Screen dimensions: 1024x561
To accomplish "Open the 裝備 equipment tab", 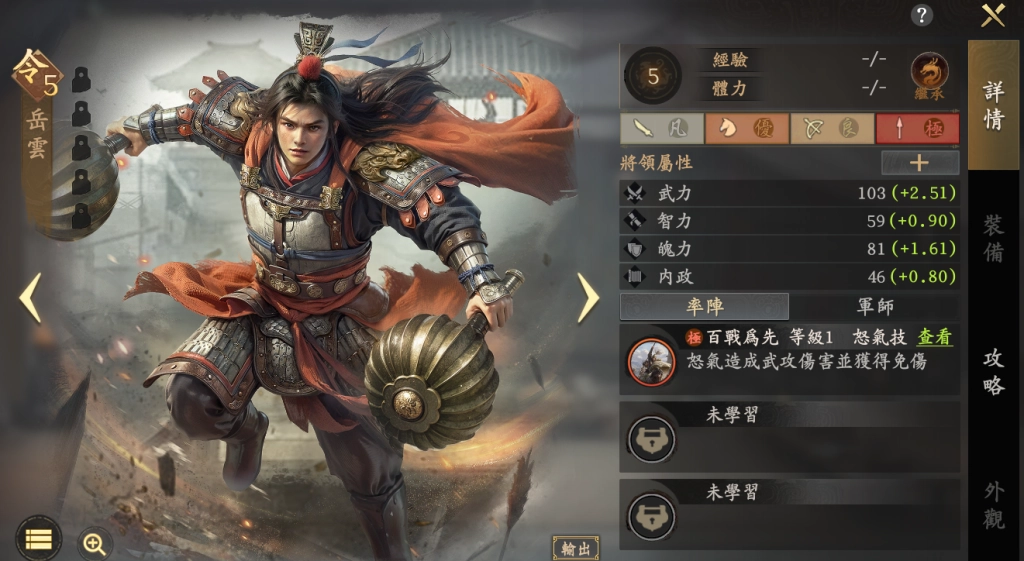I will pyautogui.click(x=993, y=237).
